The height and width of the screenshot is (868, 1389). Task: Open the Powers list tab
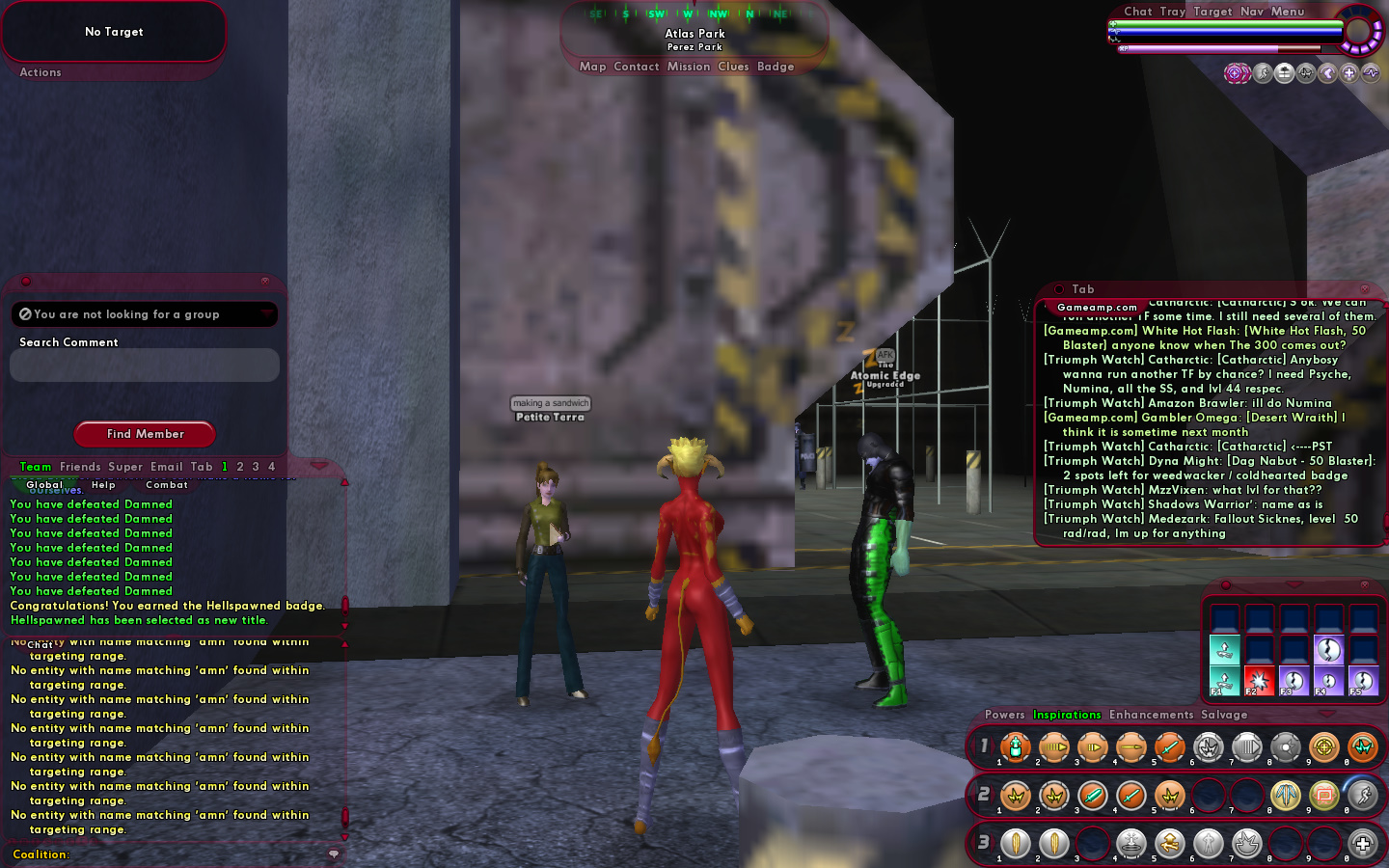1004,715
